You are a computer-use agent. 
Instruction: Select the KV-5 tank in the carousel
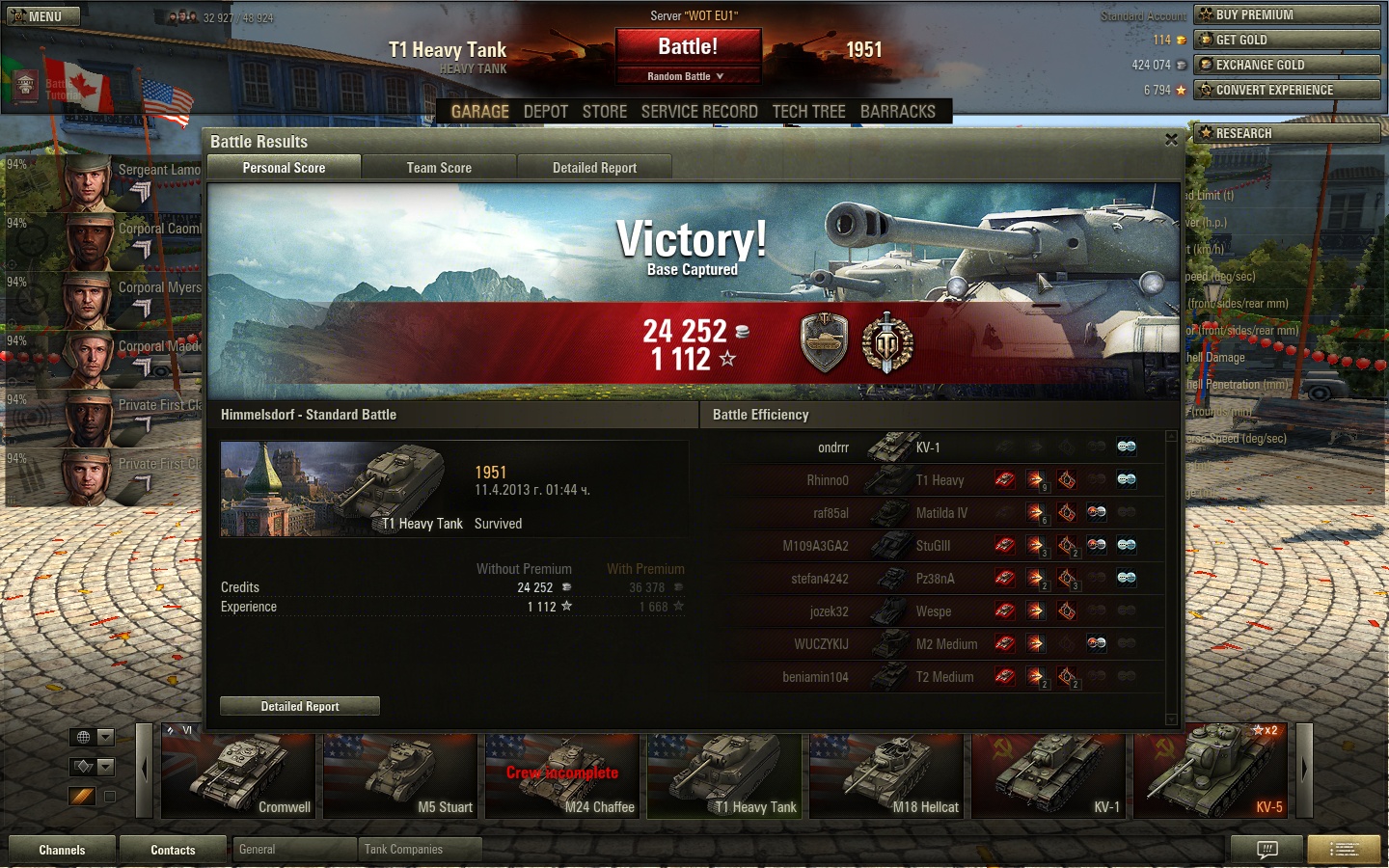click(1211, 774)
